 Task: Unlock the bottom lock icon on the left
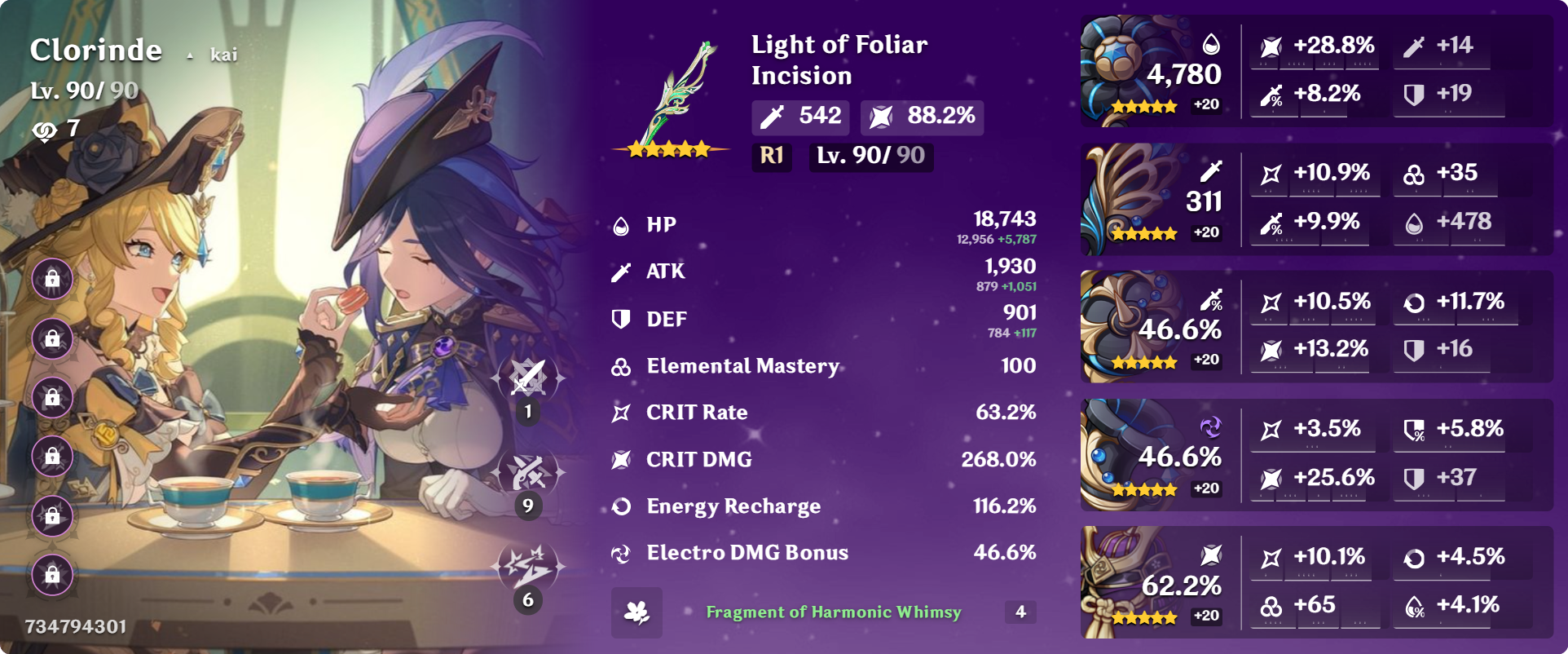click(x=51, y=574)
